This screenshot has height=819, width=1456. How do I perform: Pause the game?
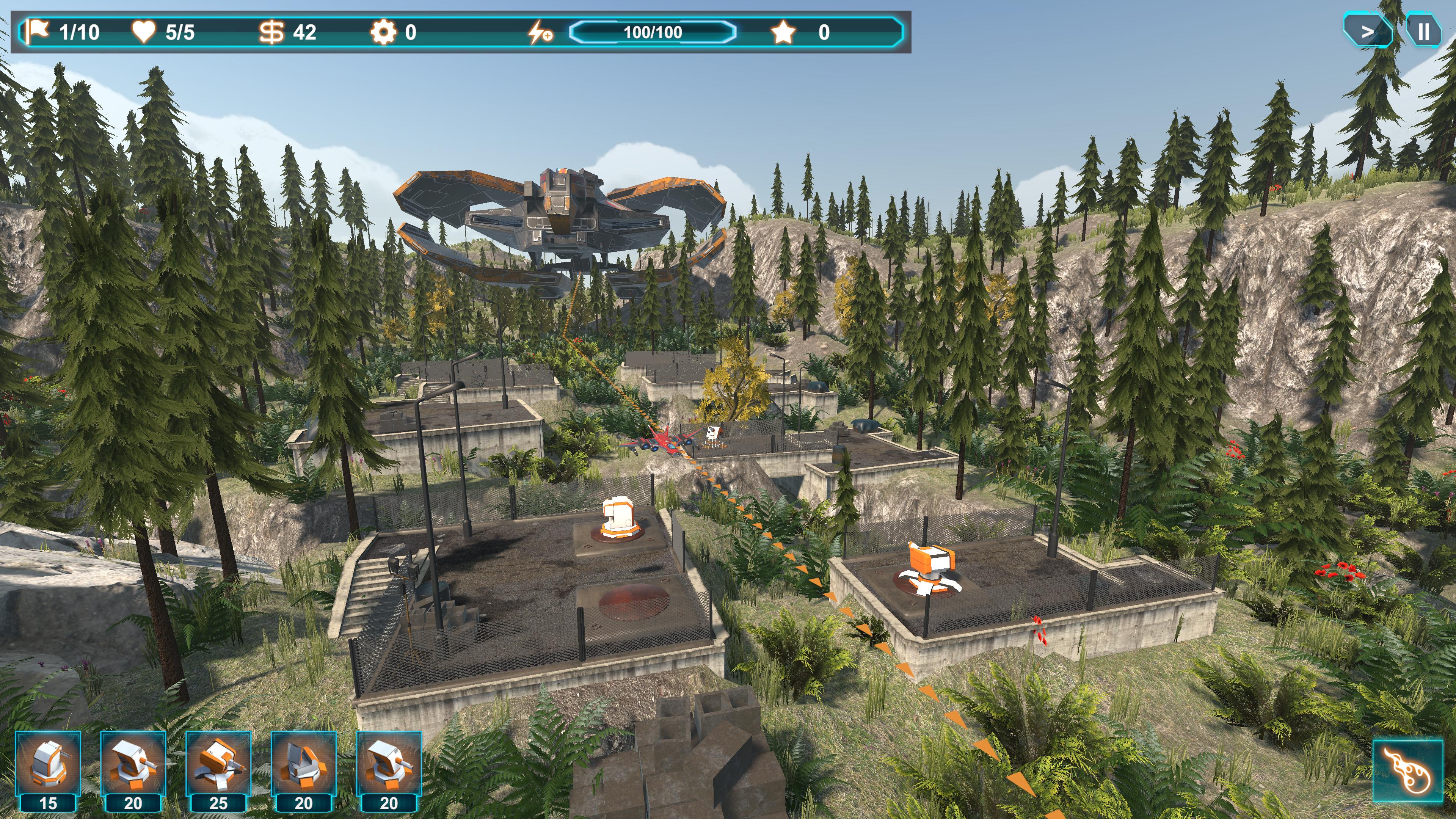click(1423, 31)
